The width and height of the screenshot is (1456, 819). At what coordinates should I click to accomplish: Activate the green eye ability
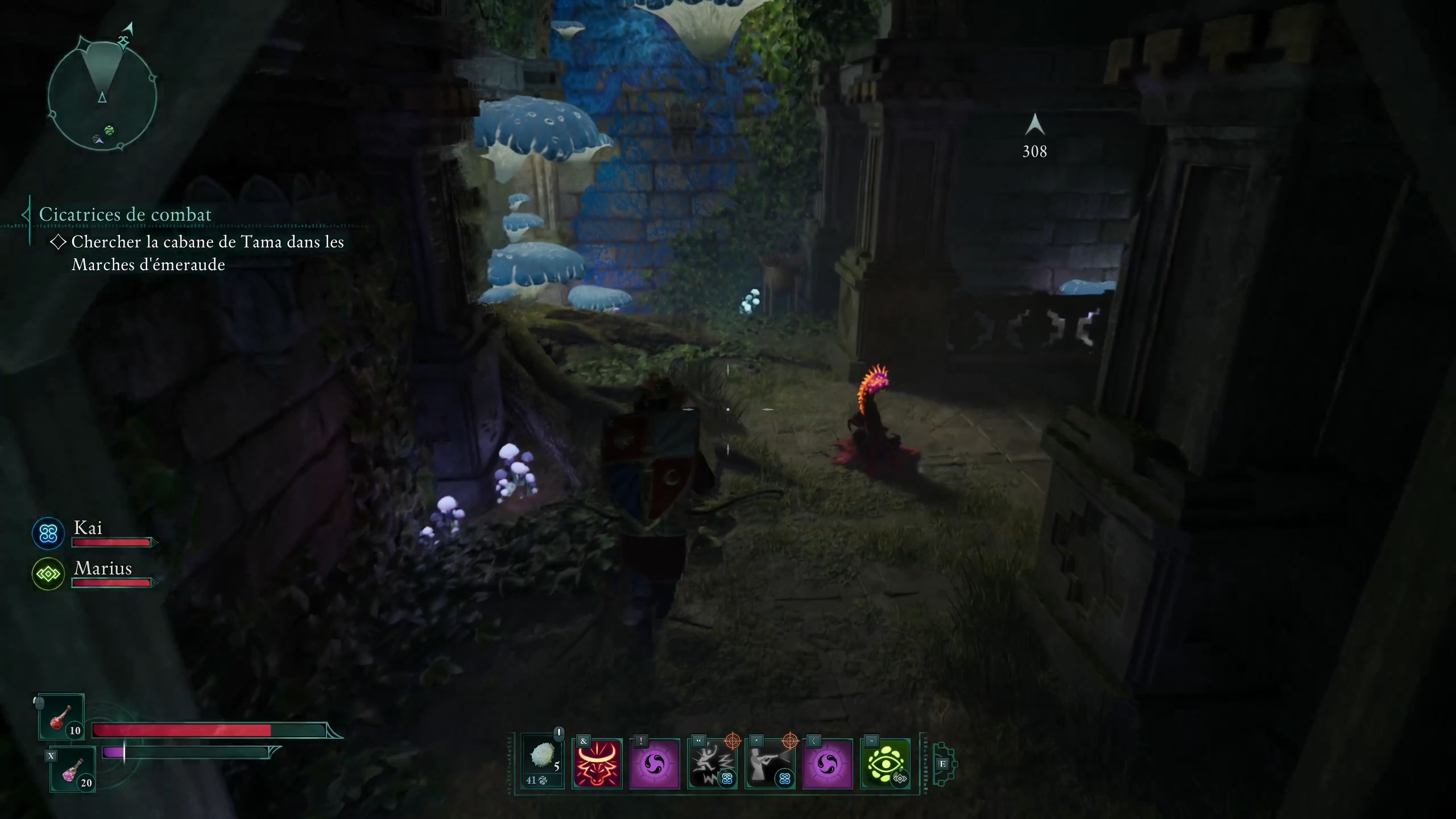pos(885,763)
